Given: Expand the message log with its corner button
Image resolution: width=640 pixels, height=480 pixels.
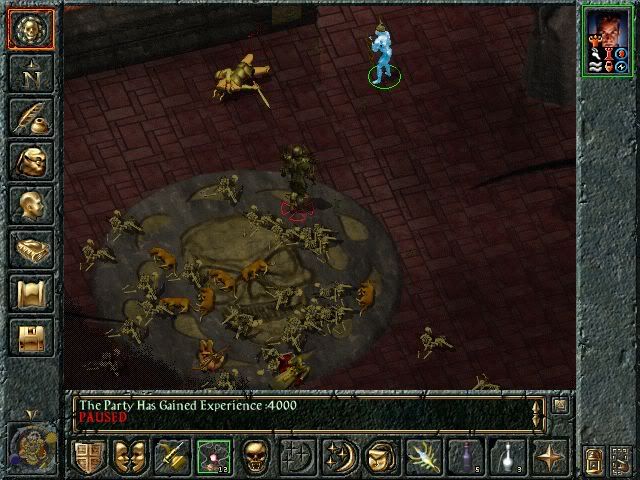Looking at the screenshot, I should coord(560,405).
